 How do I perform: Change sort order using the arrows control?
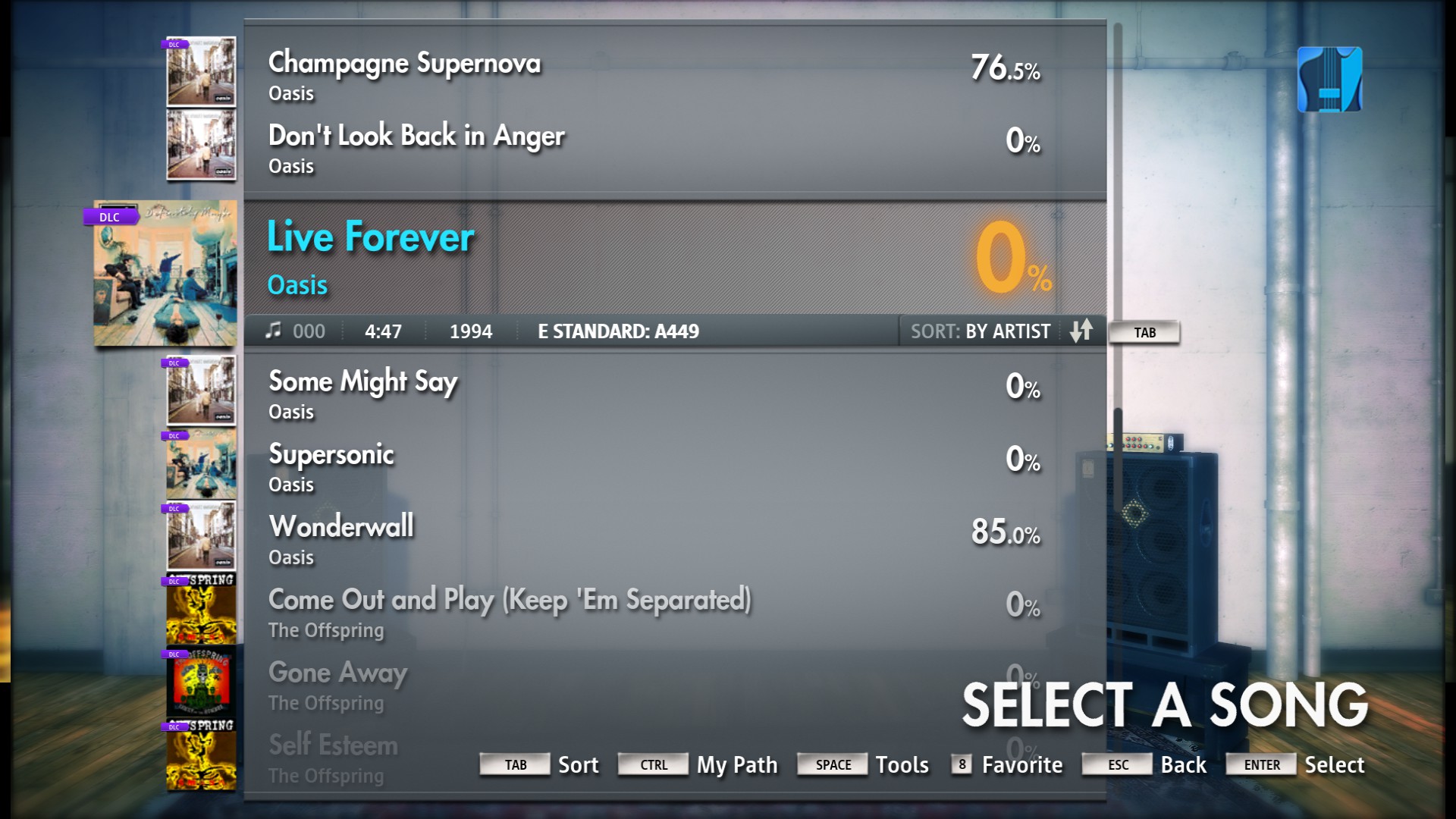tap(1083, 331)
